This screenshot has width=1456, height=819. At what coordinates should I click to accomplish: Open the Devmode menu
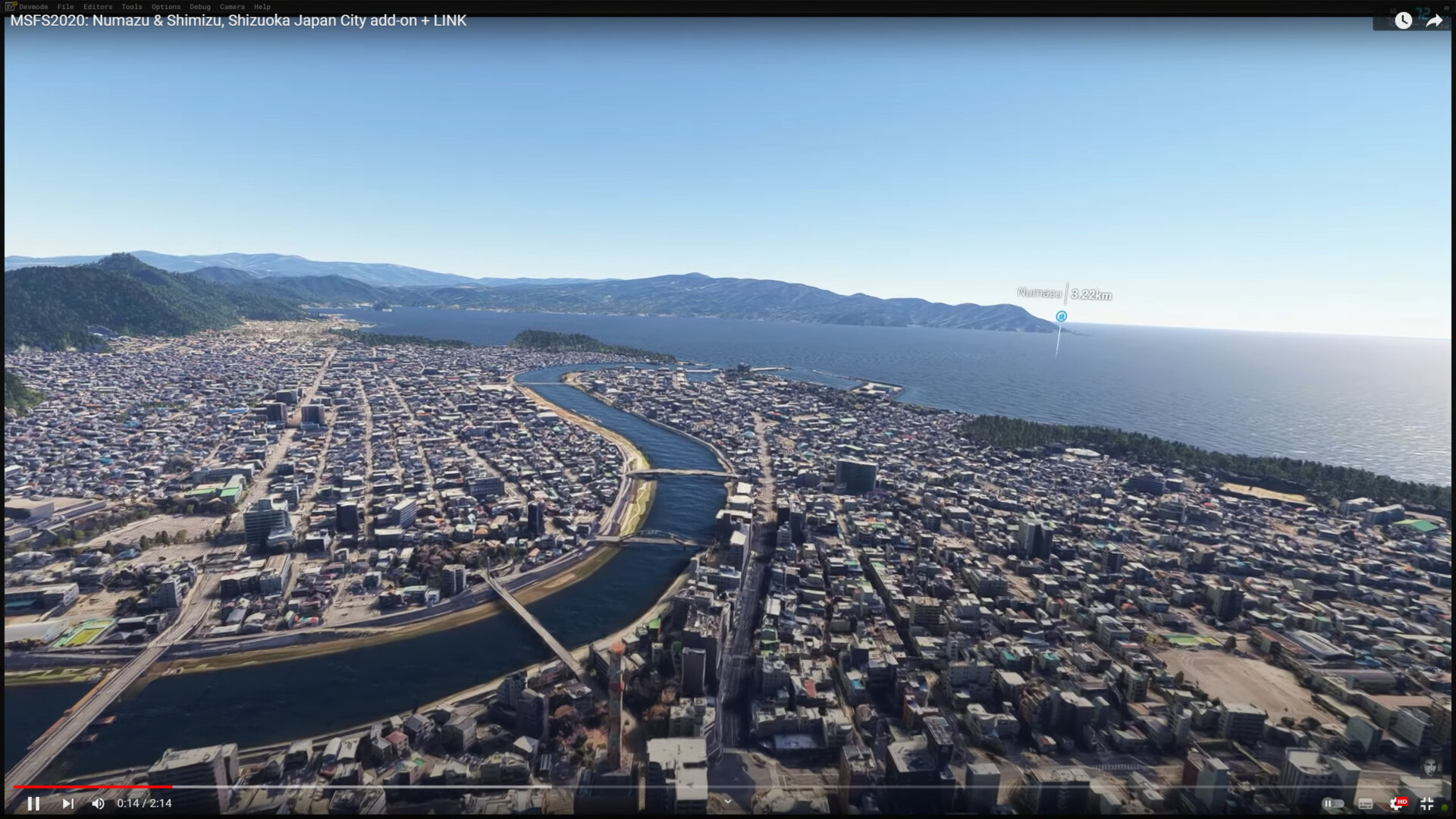click(33, 7)
